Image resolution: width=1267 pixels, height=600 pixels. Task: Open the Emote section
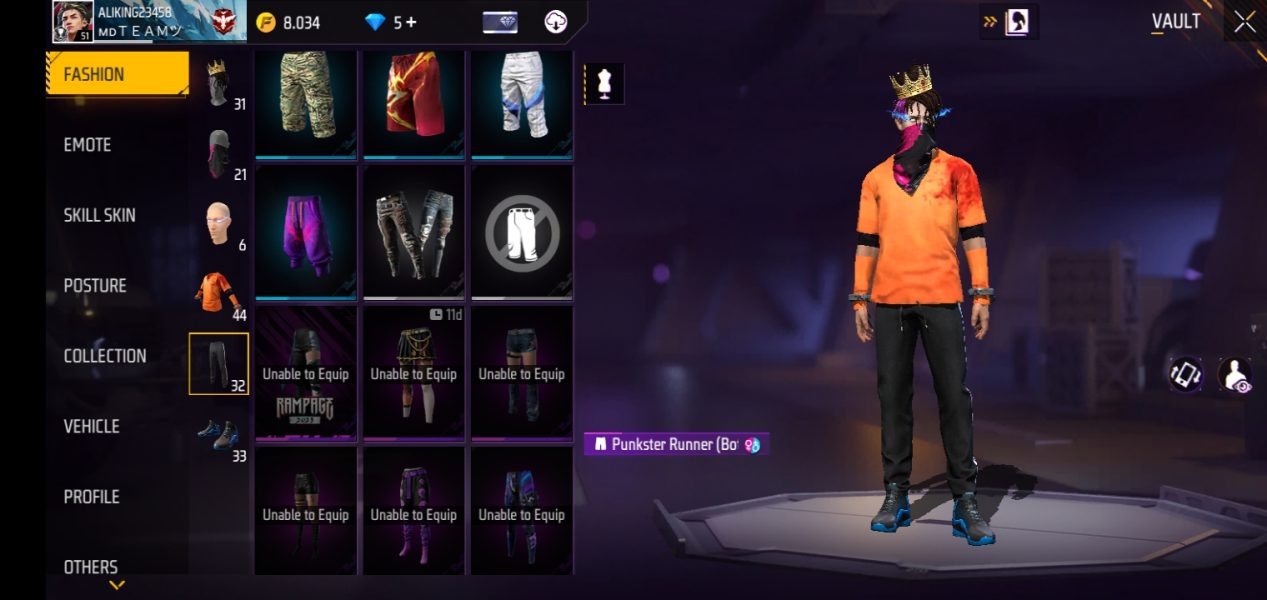[x=88, y=145]
